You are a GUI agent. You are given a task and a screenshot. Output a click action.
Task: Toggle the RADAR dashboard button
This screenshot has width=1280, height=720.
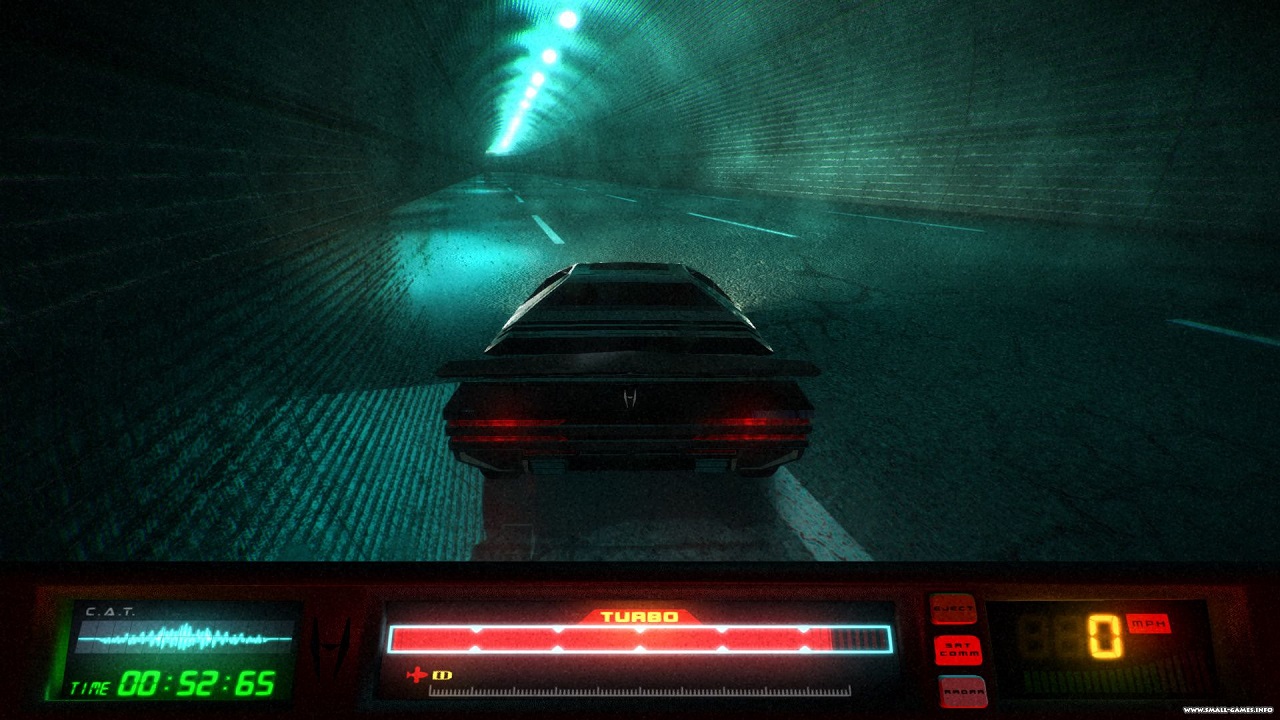pos(961,690)
